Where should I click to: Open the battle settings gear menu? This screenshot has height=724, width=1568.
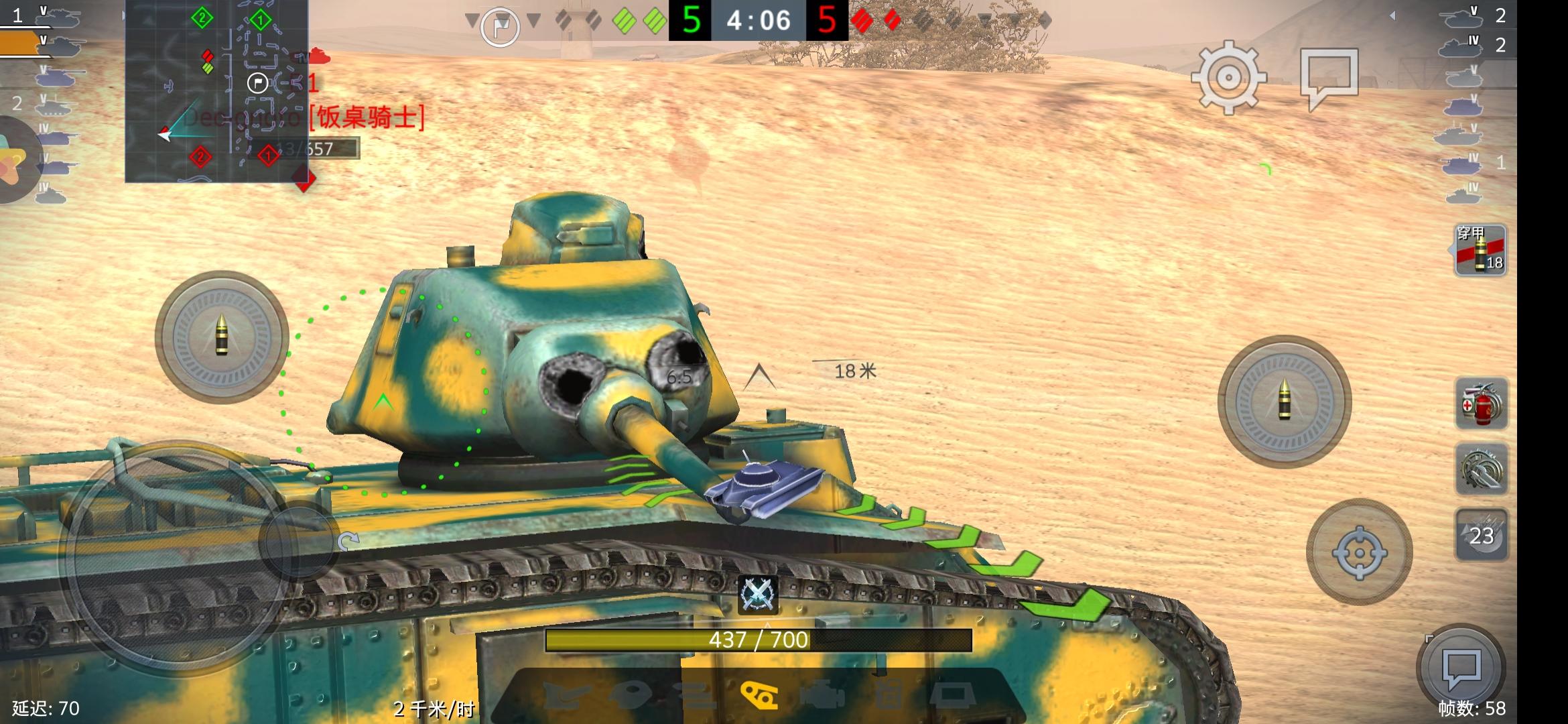coord(1229,78)
